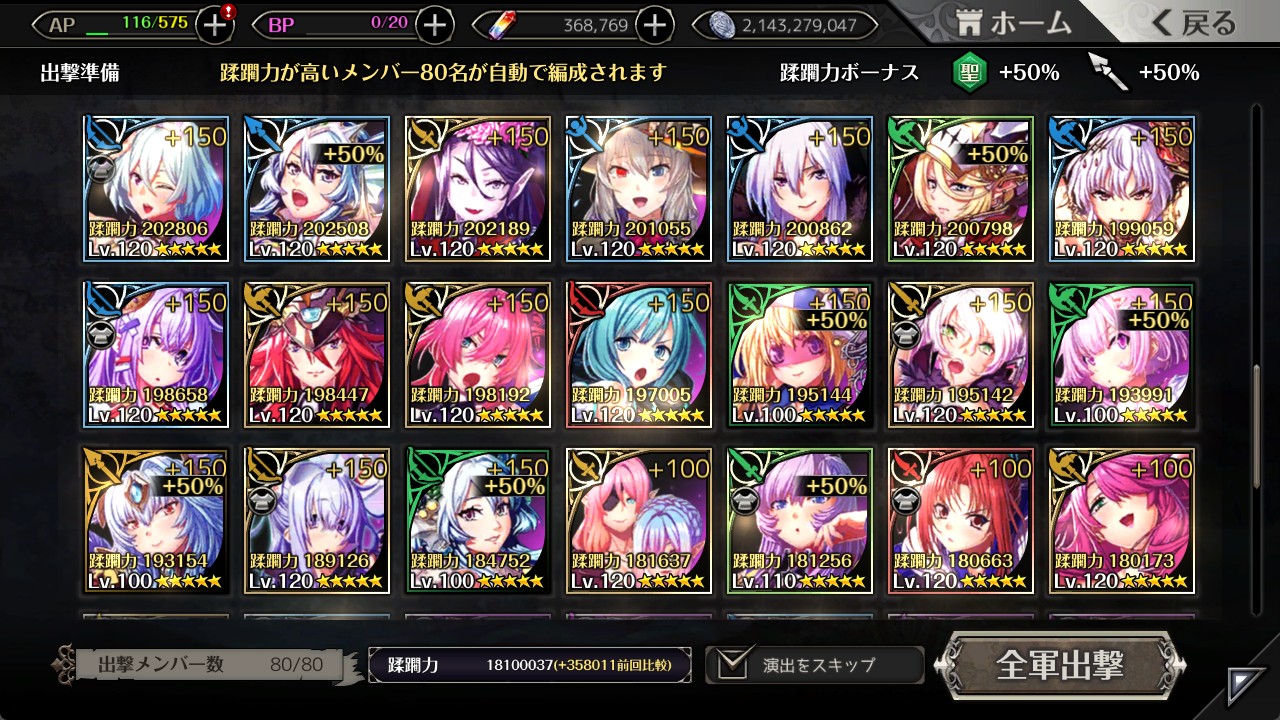This screenshot has height=720, width=1280.
Task: Choose the member card with power 198447
Action: (317, 355)
